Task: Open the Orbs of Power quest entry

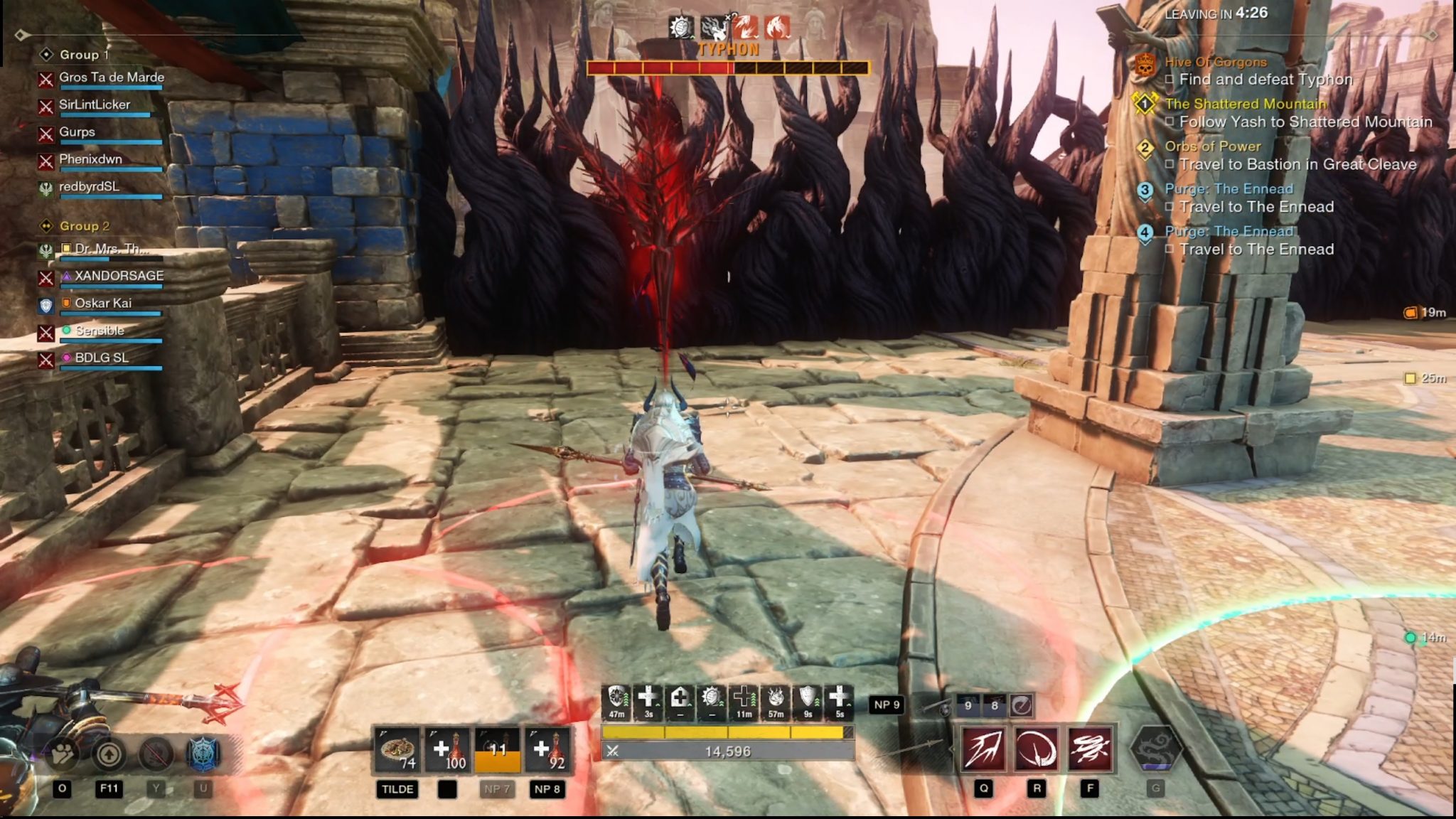Action: tap(1212, 146)
